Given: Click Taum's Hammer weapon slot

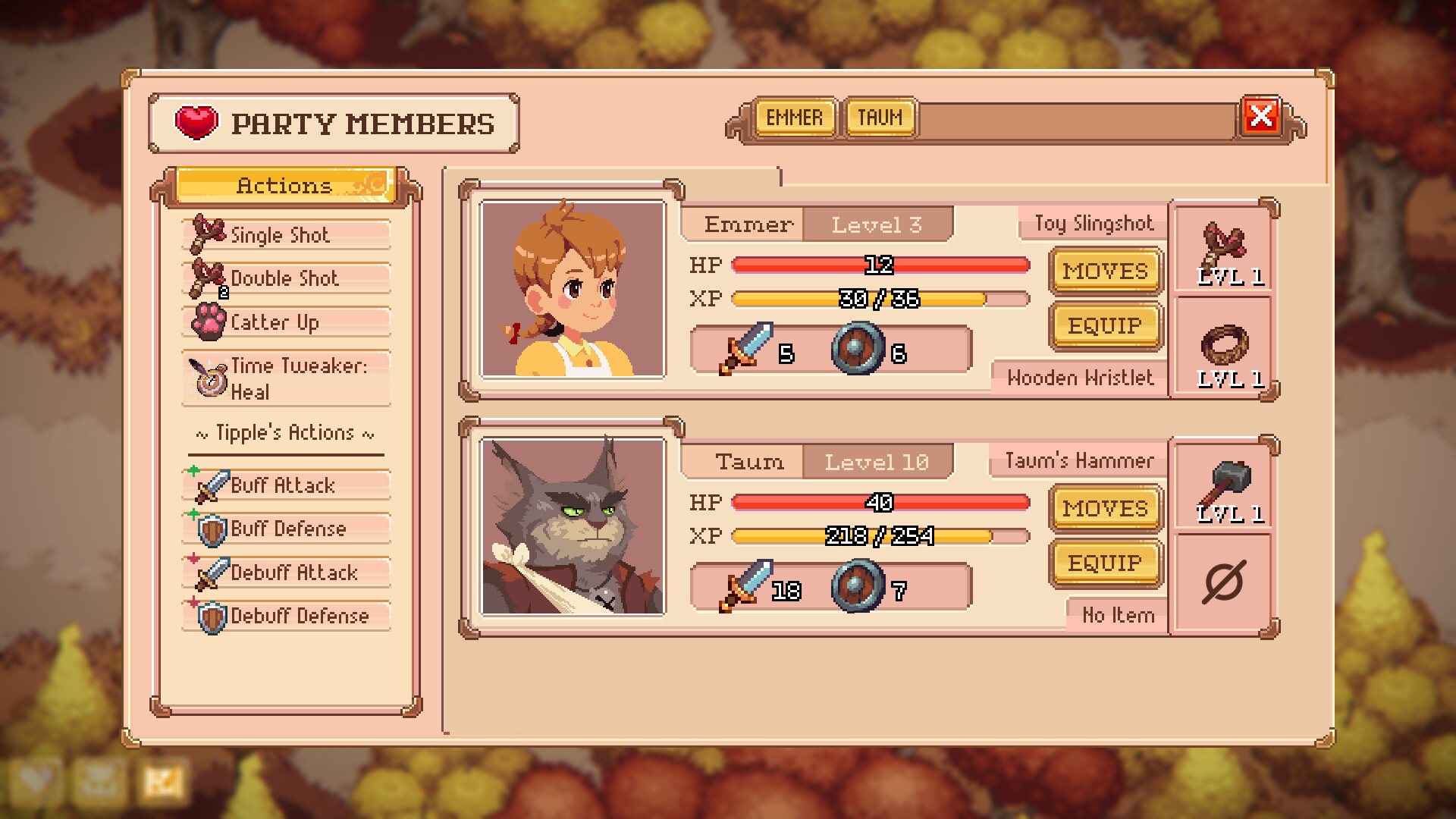Looking at the screenshot, I should tap(1223, 488).
